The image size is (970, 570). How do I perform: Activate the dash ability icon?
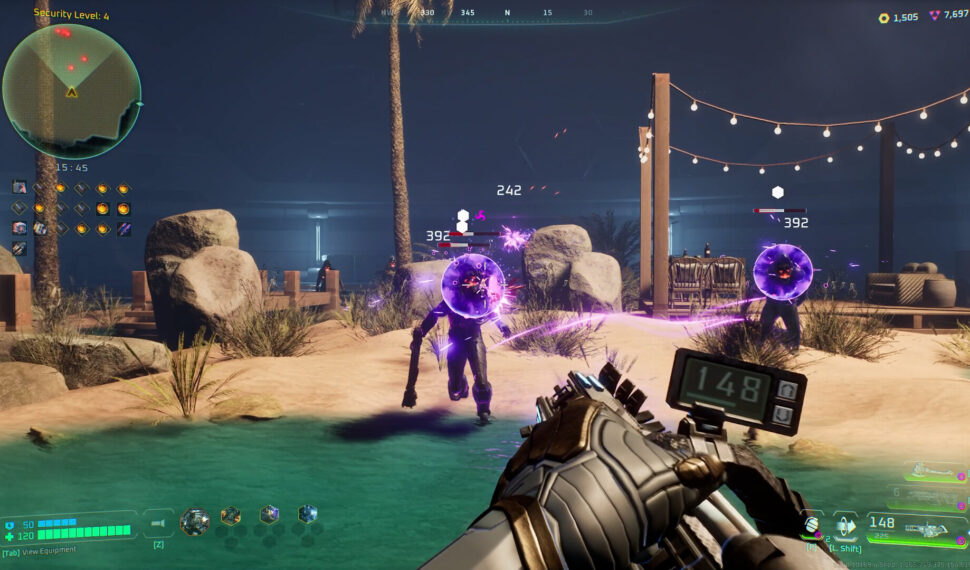[x=845, y=526]
